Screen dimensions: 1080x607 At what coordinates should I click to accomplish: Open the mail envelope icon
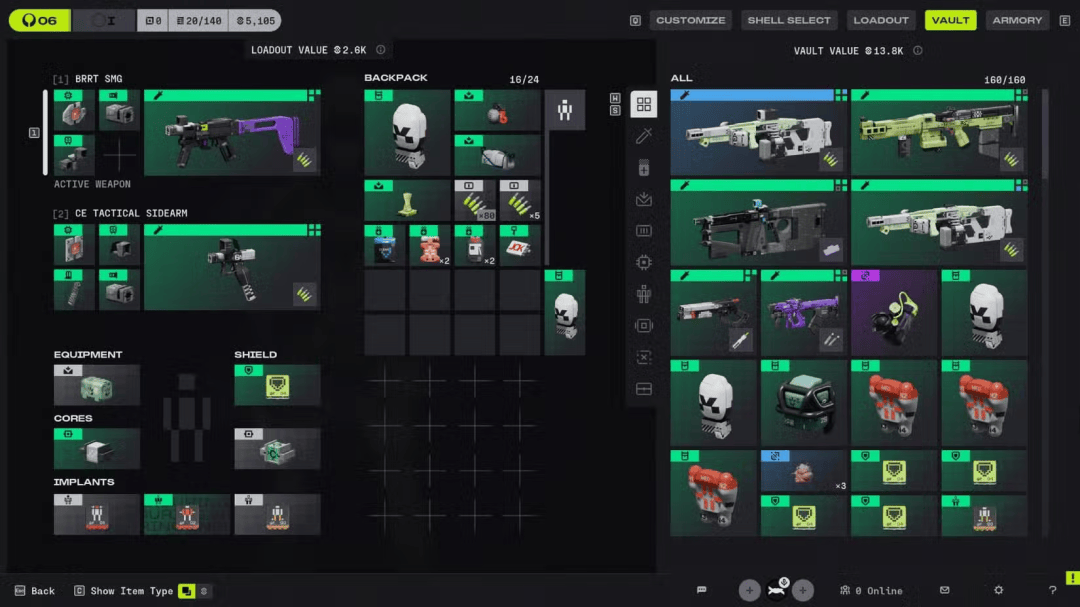(945, 591)
